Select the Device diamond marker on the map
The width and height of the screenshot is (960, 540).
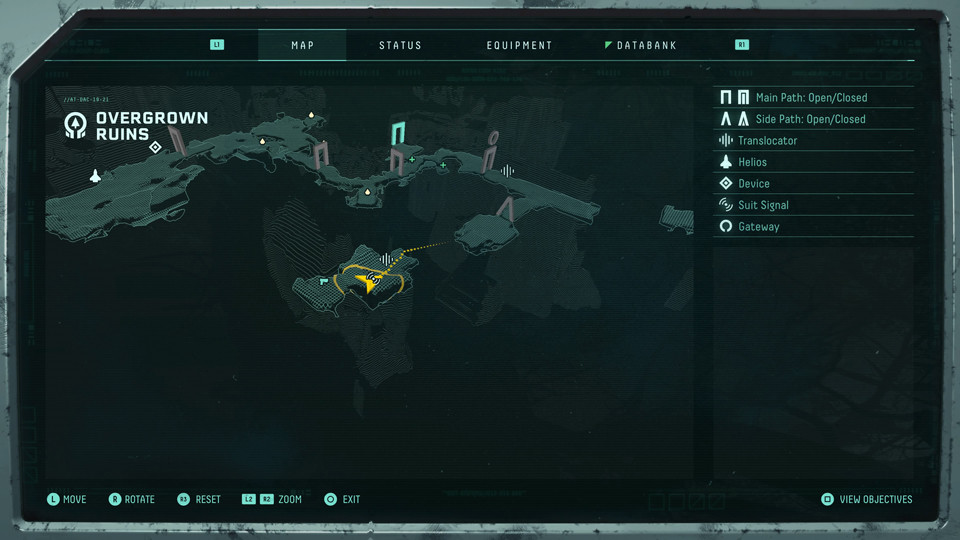point(155,147)
